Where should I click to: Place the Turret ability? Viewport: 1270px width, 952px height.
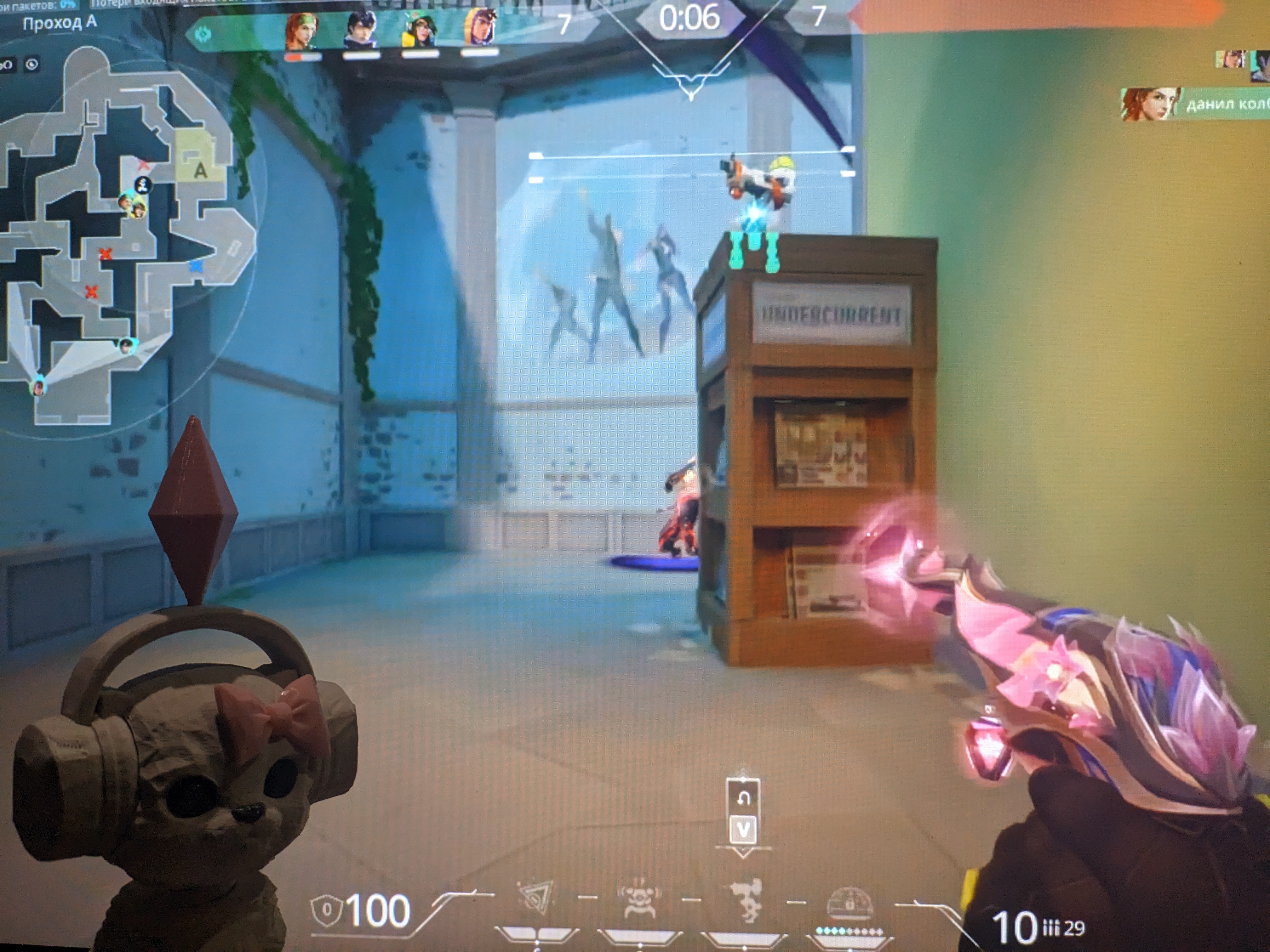[745, 902]
